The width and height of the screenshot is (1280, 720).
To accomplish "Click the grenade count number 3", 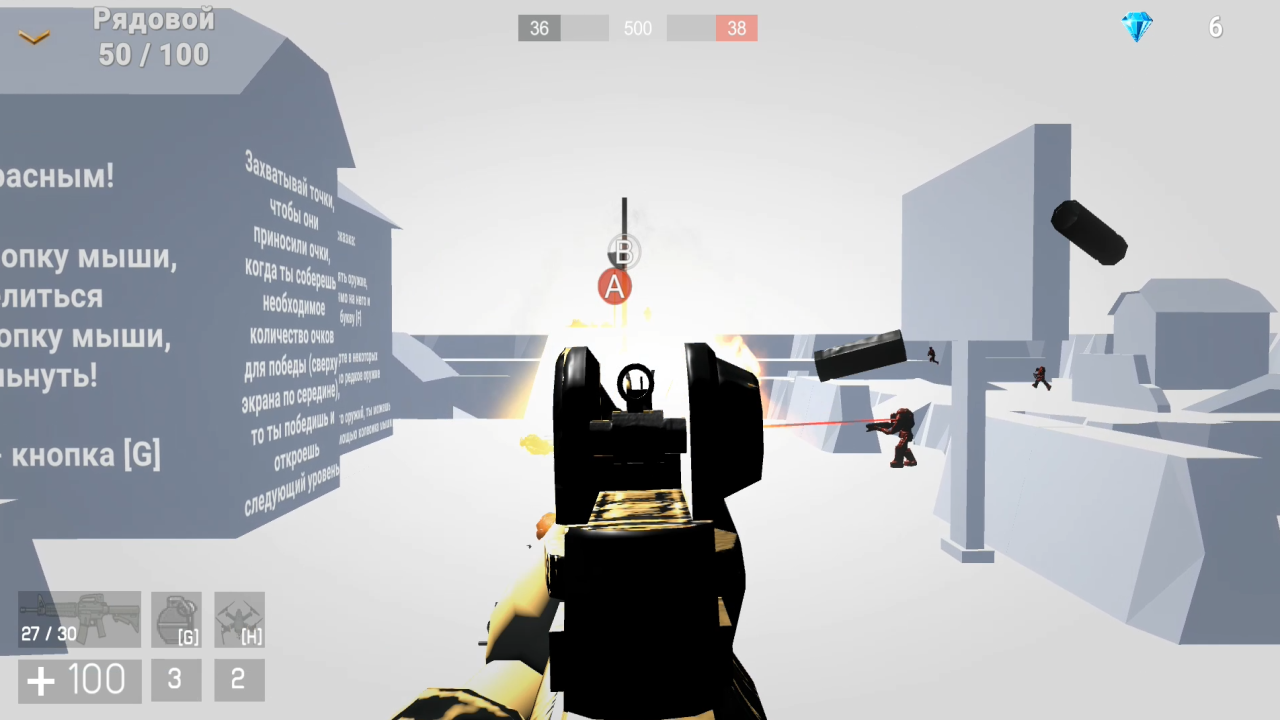I will 176,679.
